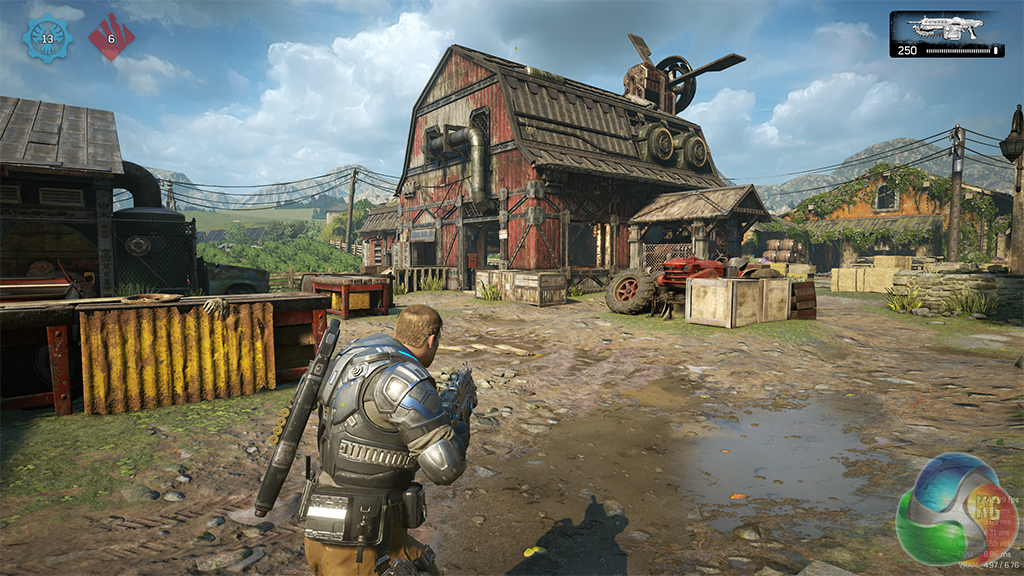Screen dimensions: 1024x576
Task: Click the blue COG gear team icon
Action: 47,39
